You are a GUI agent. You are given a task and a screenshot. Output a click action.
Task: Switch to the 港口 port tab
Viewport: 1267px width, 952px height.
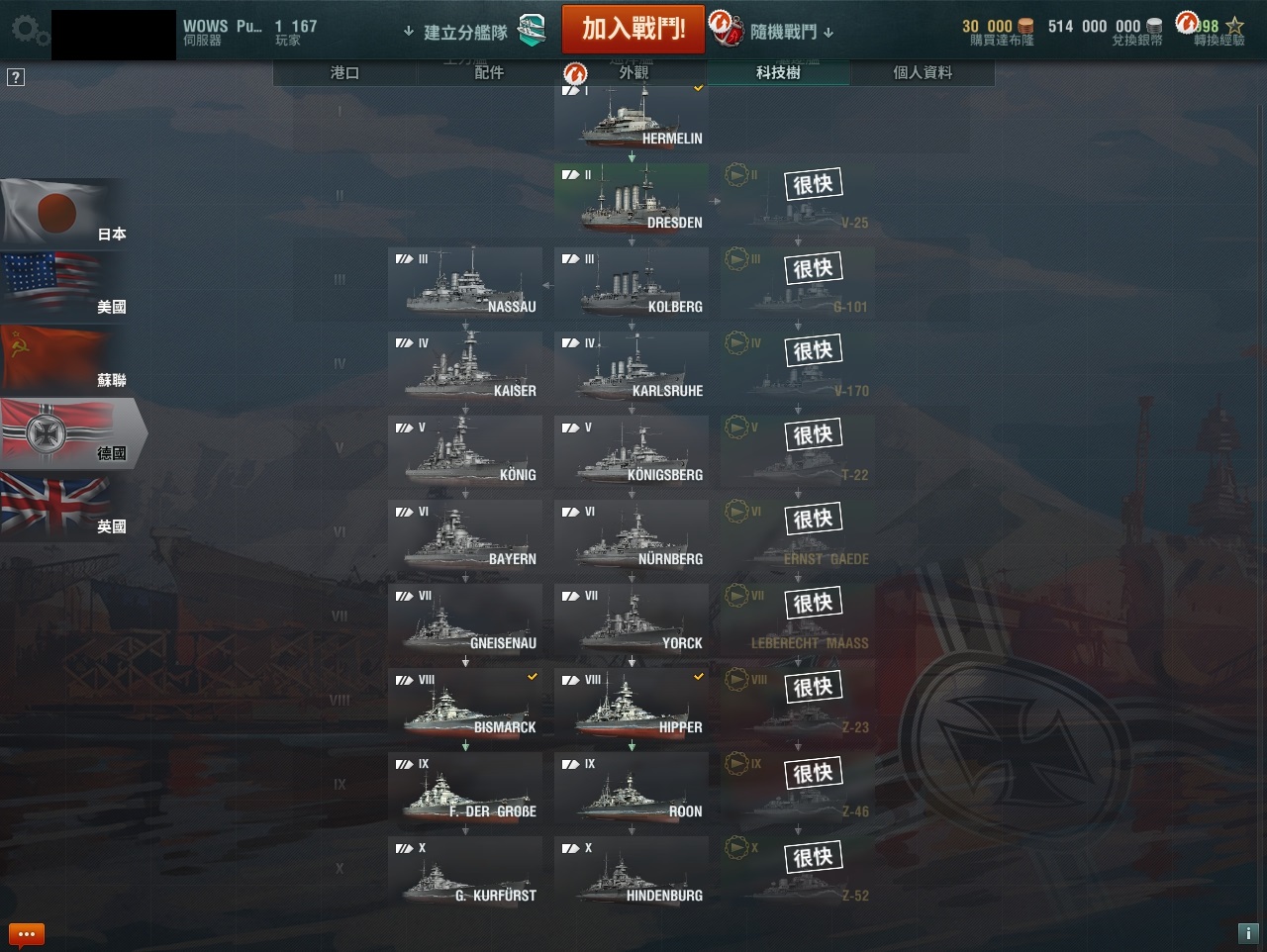(344, 72)
